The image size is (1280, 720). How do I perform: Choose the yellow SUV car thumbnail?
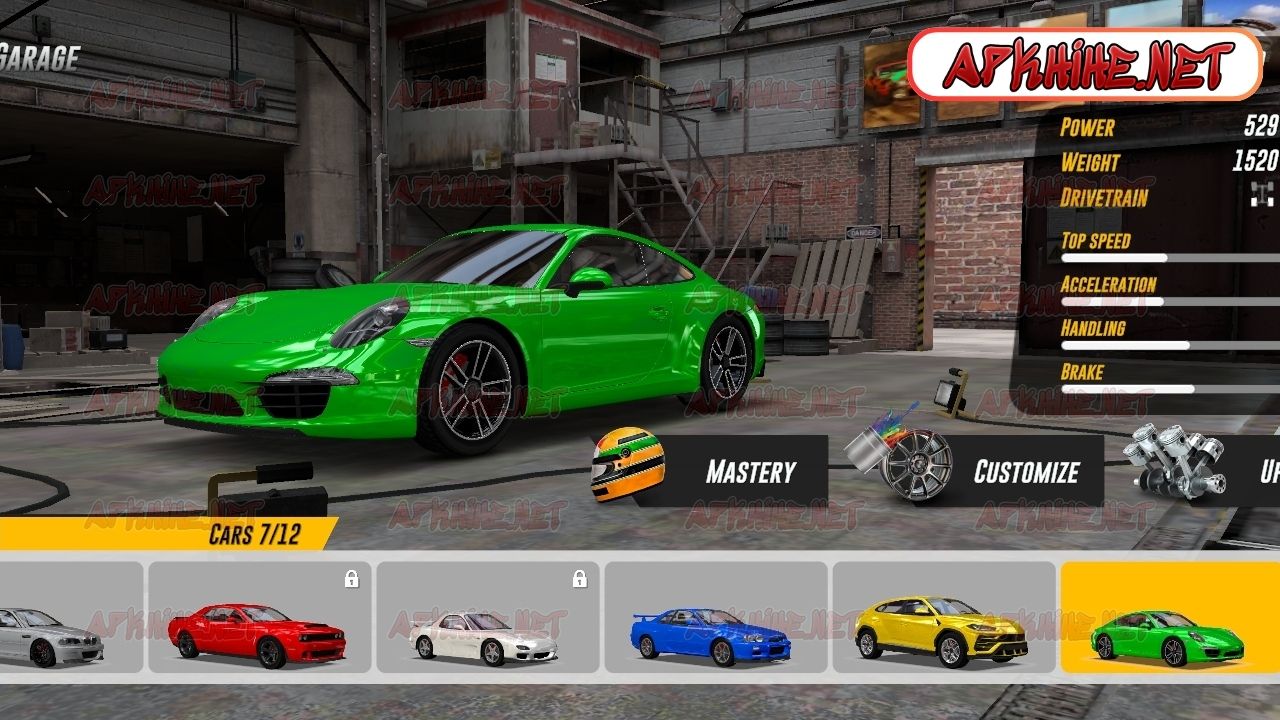tap(943, 617)
